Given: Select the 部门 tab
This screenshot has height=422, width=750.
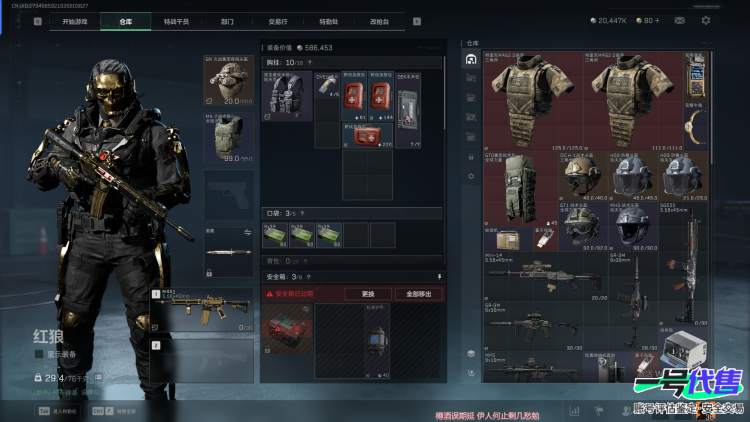Looking at the screenshot, I should click(227, 20).
